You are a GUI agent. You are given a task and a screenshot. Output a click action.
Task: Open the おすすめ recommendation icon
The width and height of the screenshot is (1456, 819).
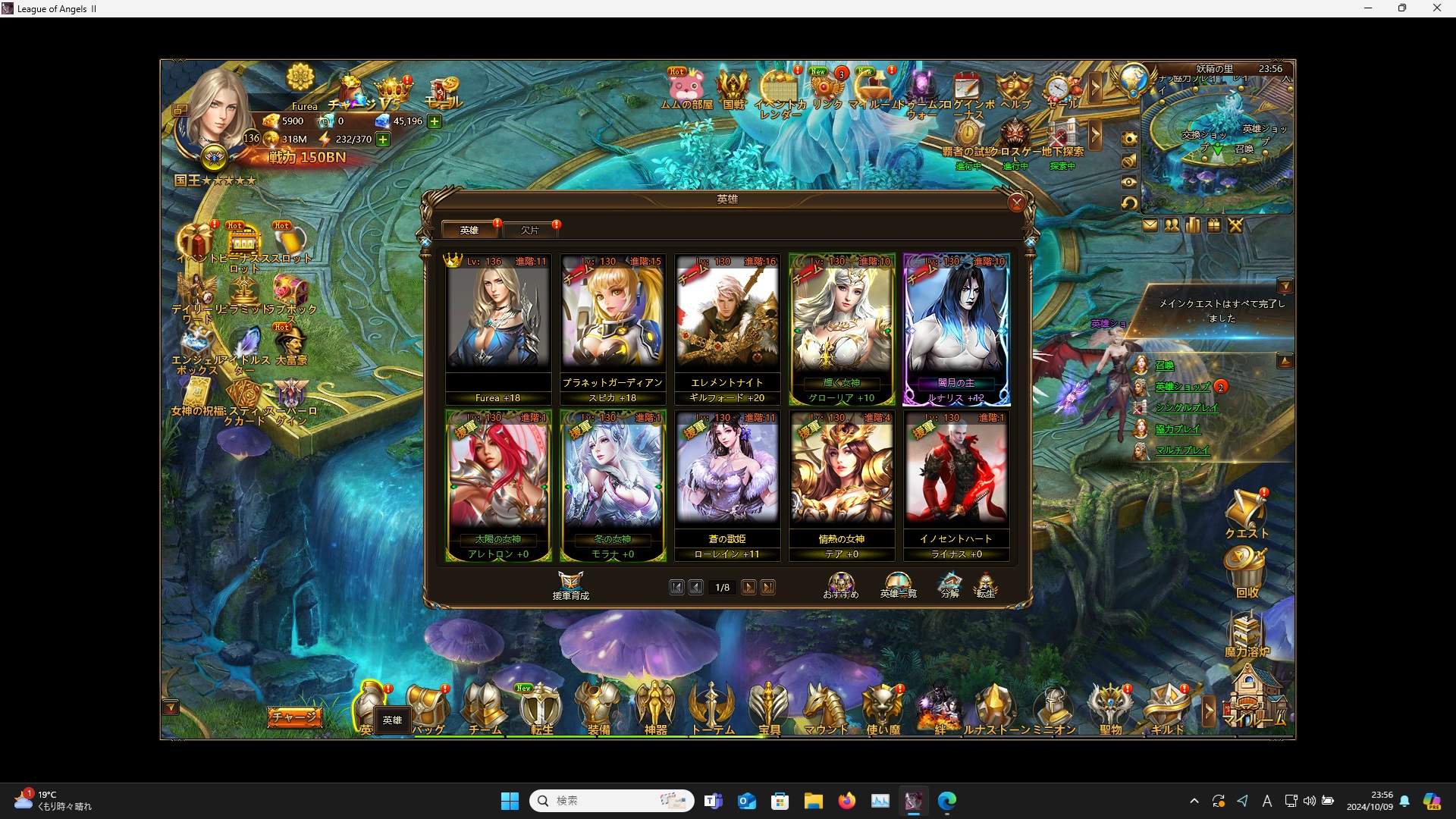840,584
